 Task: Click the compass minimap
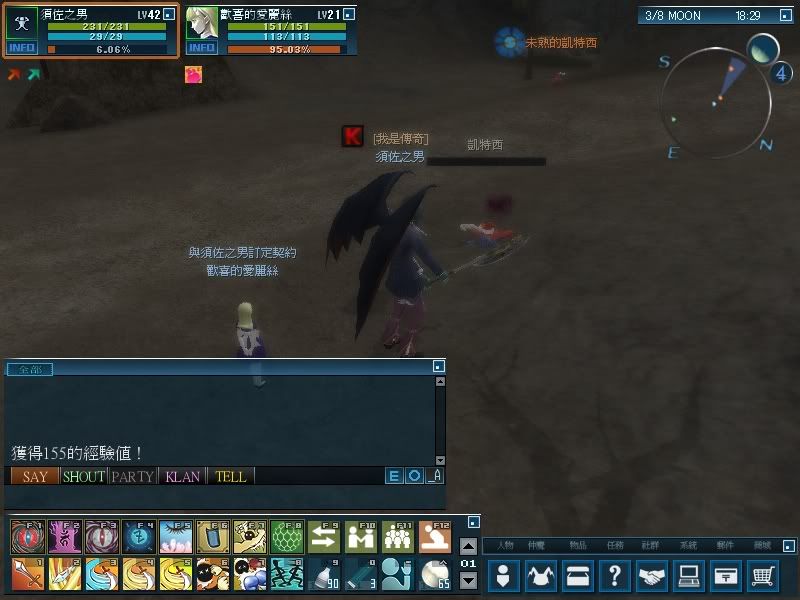tap(717, 98)
